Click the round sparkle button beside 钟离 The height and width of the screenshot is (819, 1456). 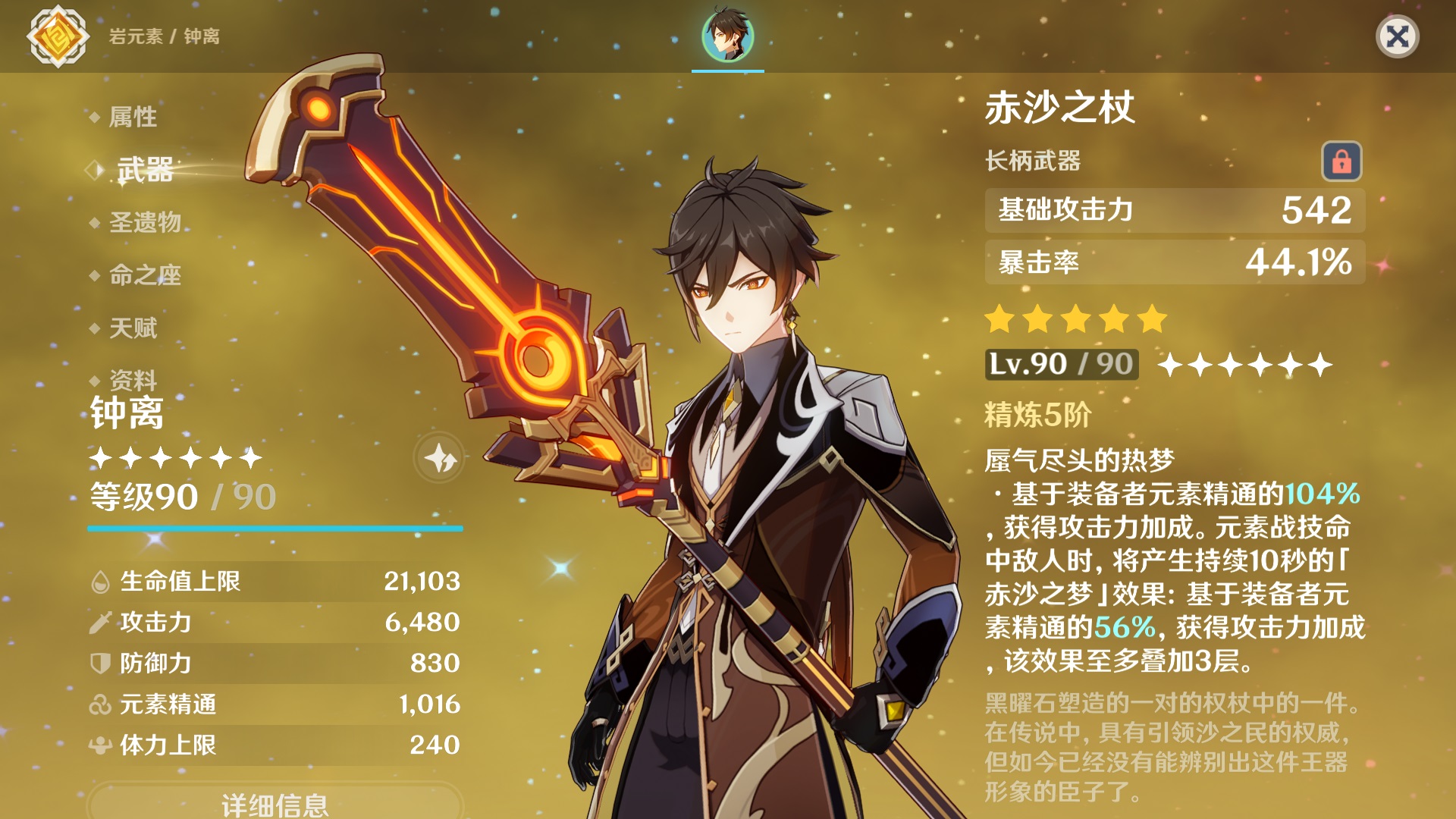[x=439, y=458]
